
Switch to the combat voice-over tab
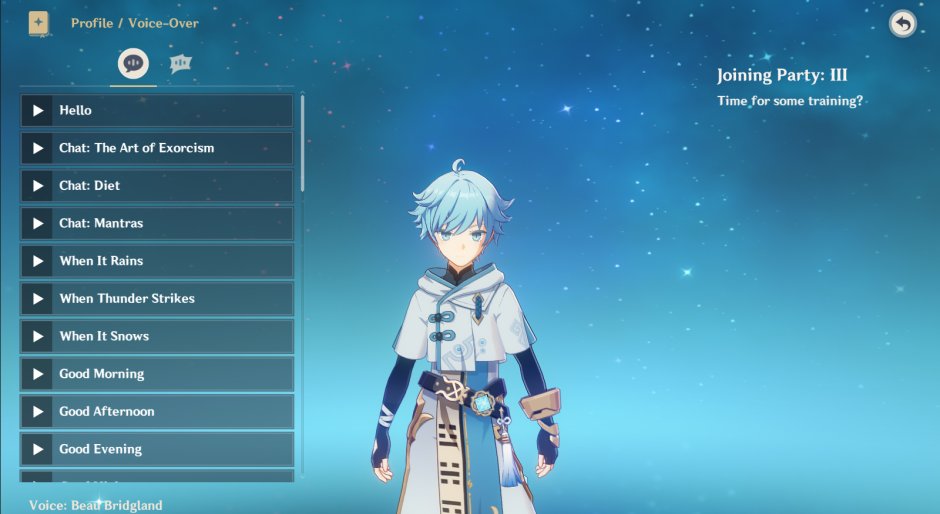(x=180, y=64)
